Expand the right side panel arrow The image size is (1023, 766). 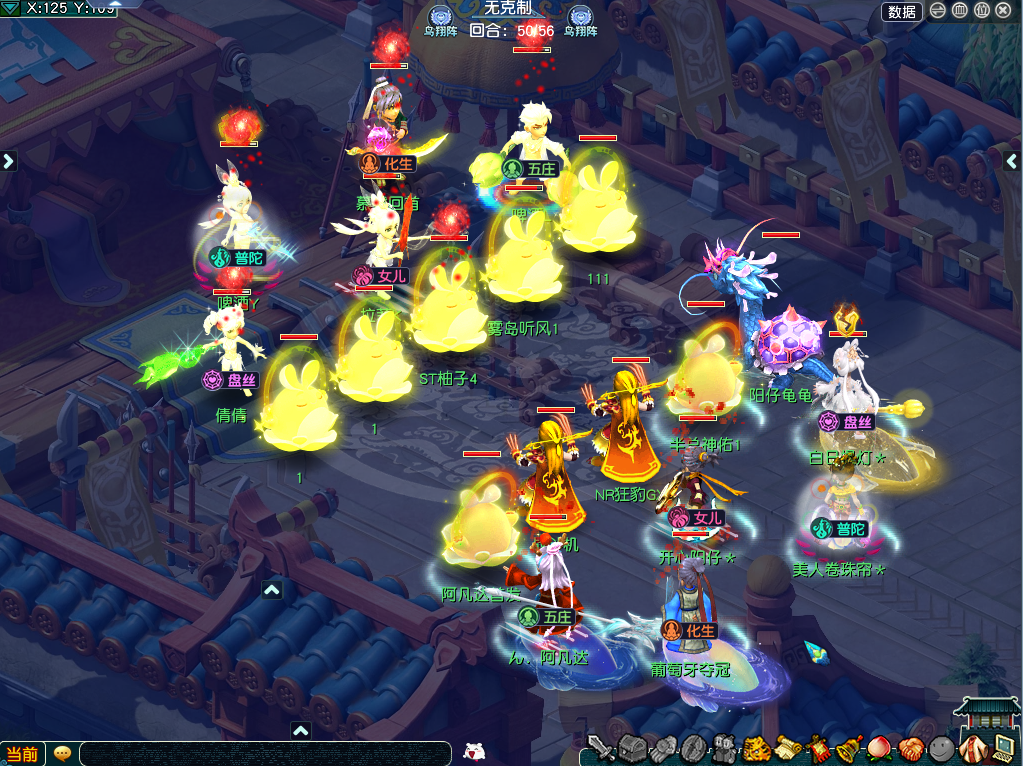[1012, 161]
